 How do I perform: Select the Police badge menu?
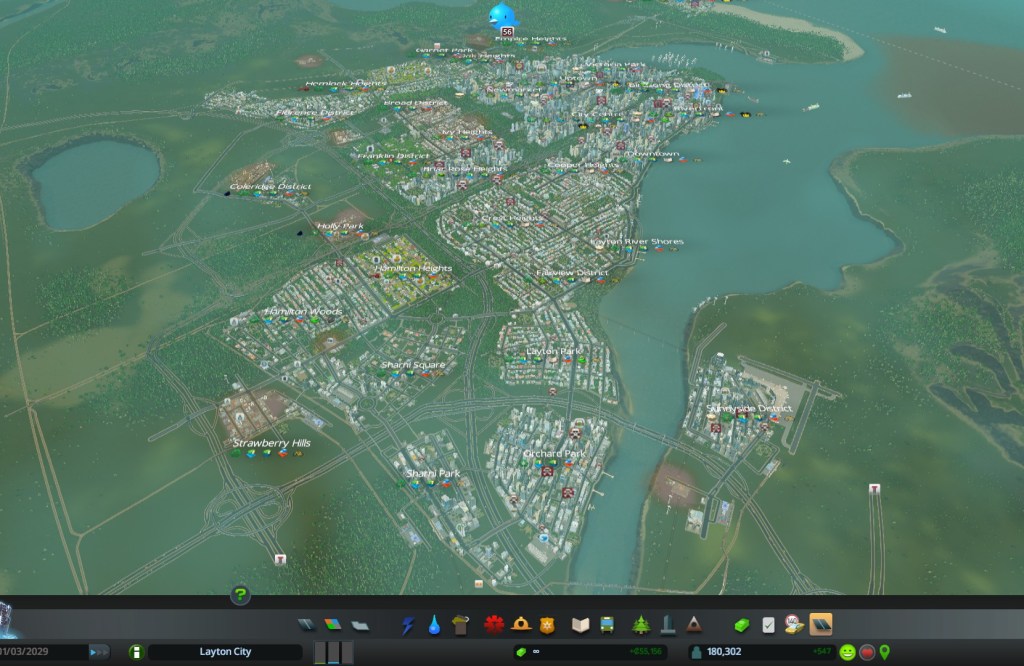tap(546, 626)
